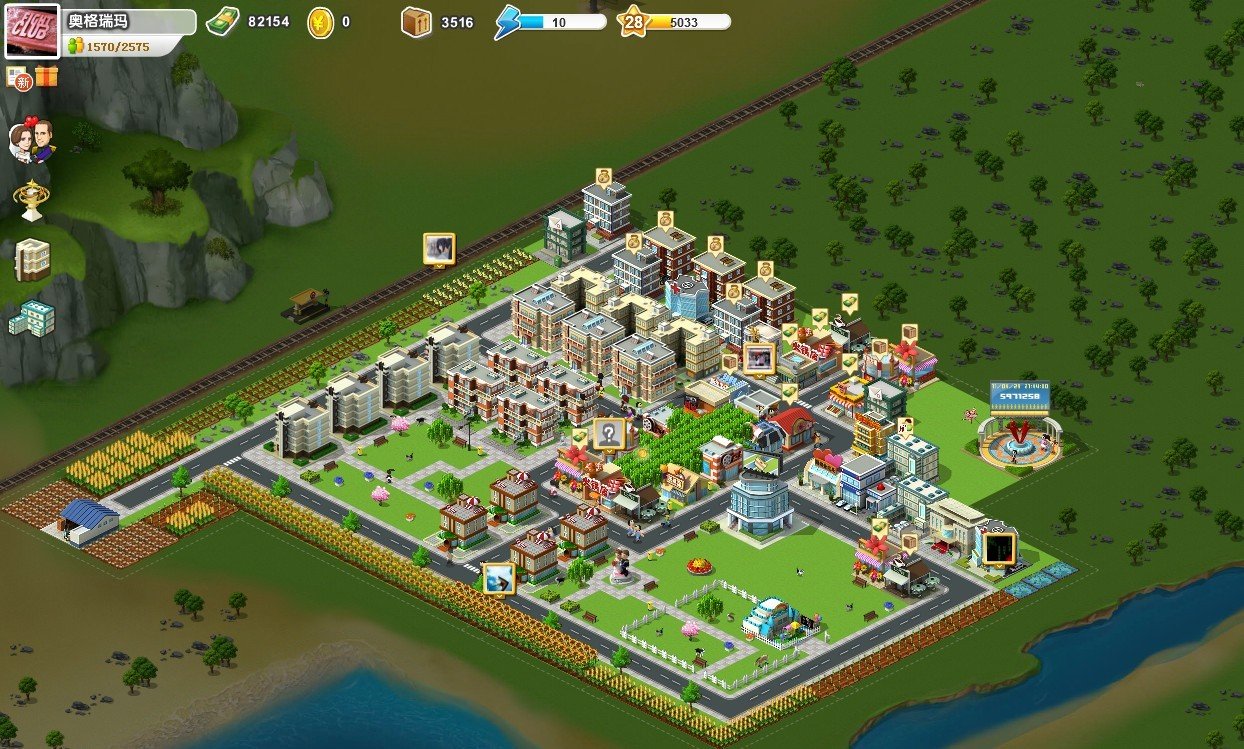Click the gold yen coin icon
This screenshot has width=1244, height=749.
click(320, 21)
